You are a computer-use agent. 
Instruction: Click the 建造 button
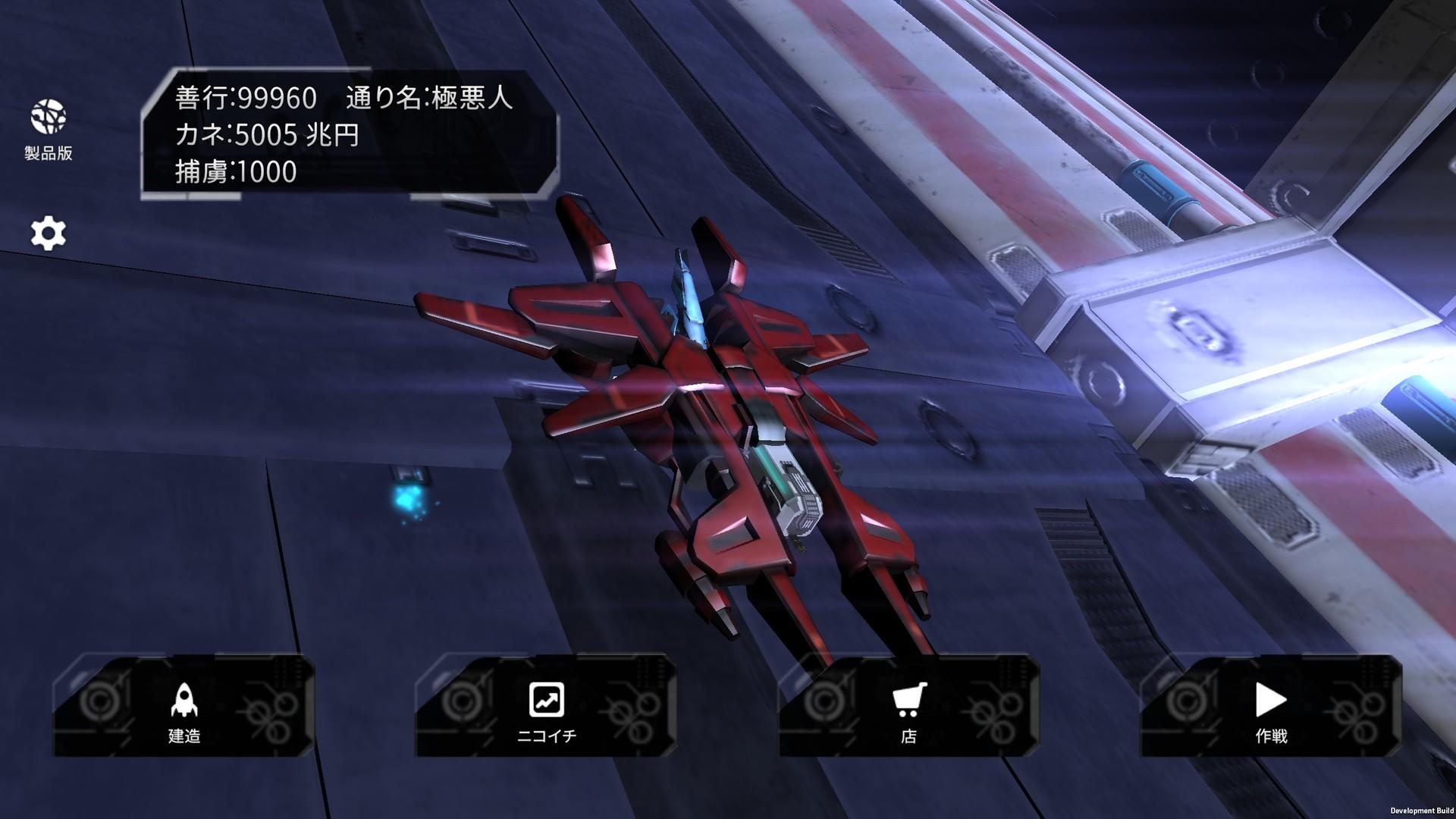pos(184,734)
